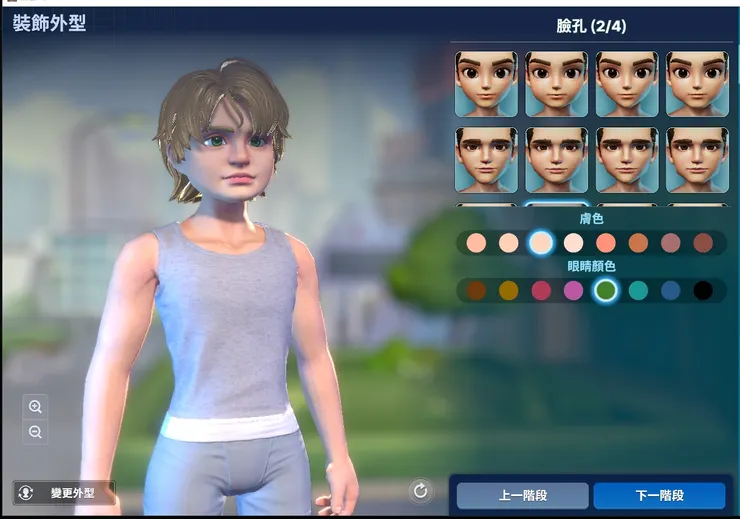Image resolution: width=740 pixels, height=519 pixels.
Task: Pick the blue eye color swatch
Action: (x=670, y=291)
